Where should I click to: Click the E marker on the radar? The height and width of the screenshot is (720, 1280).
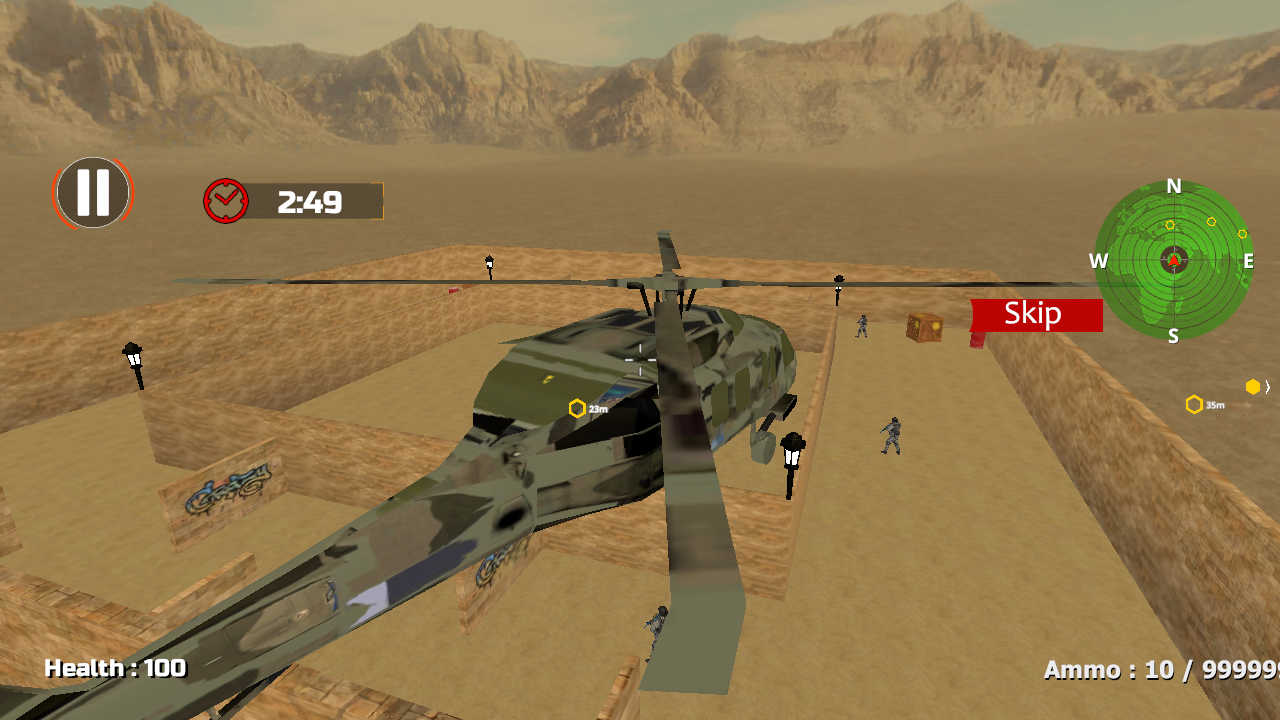click(1248, 261)
